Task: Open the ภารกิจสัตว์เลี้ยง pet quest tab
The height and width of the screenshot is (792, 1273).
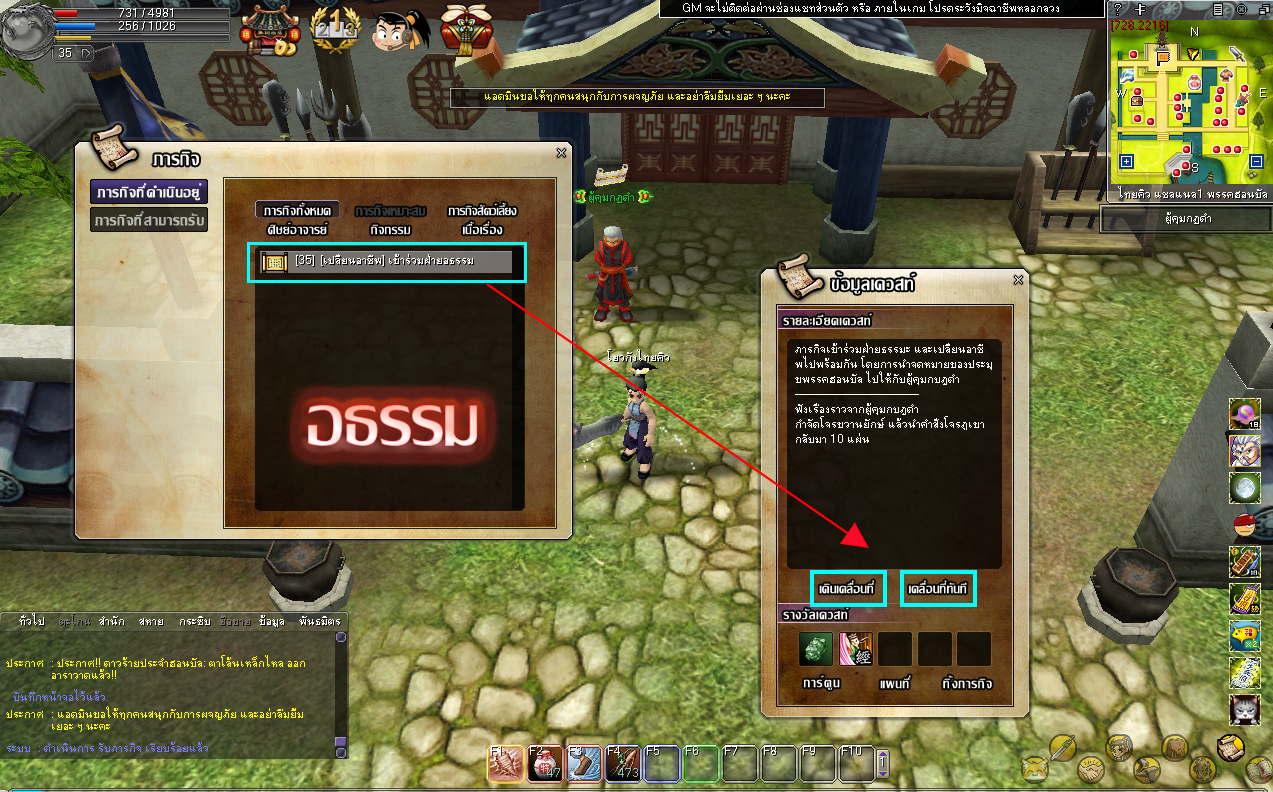Action: [482, 211]
